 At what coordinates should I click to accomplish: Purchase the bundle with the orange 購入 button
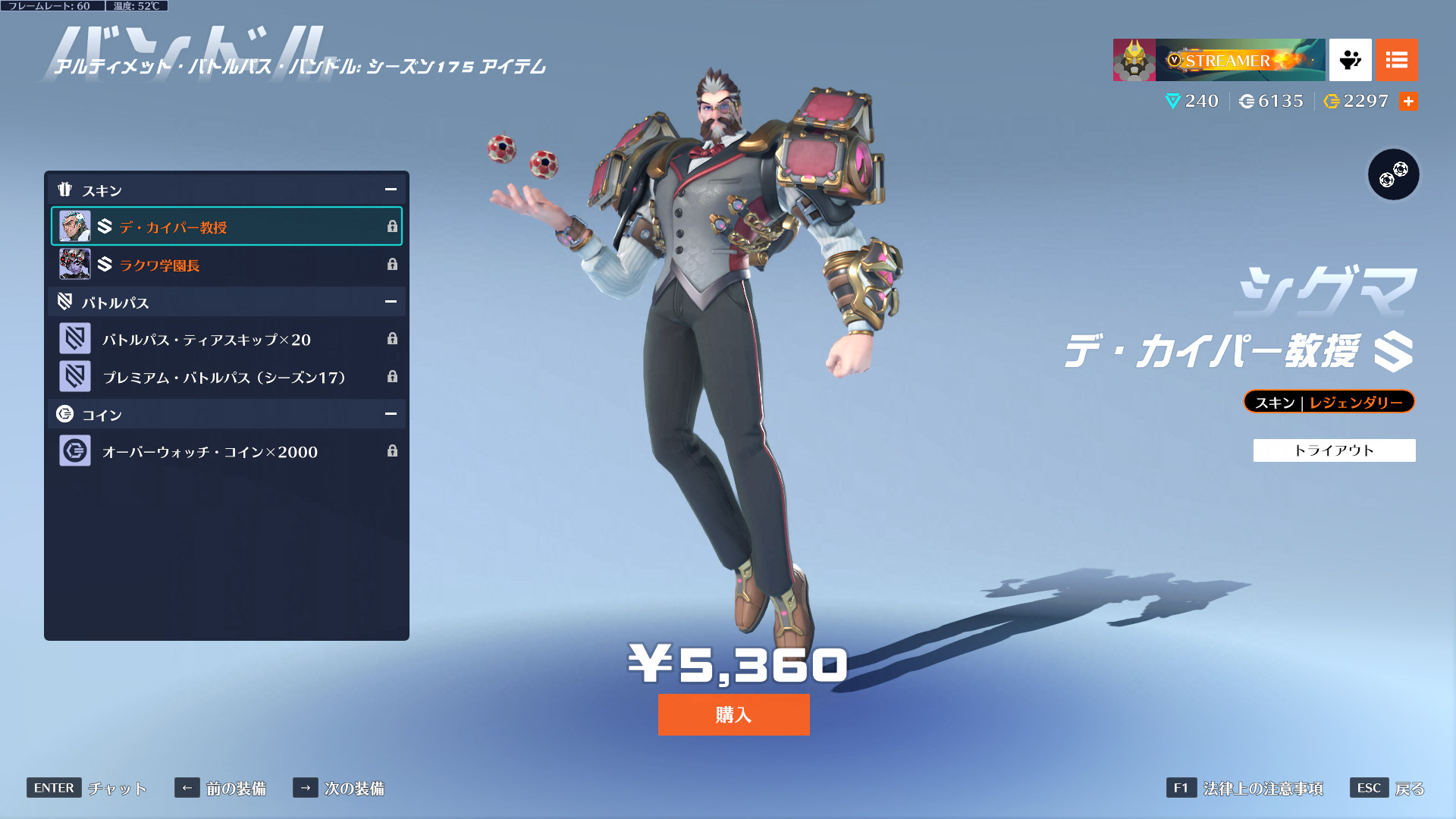733,714
